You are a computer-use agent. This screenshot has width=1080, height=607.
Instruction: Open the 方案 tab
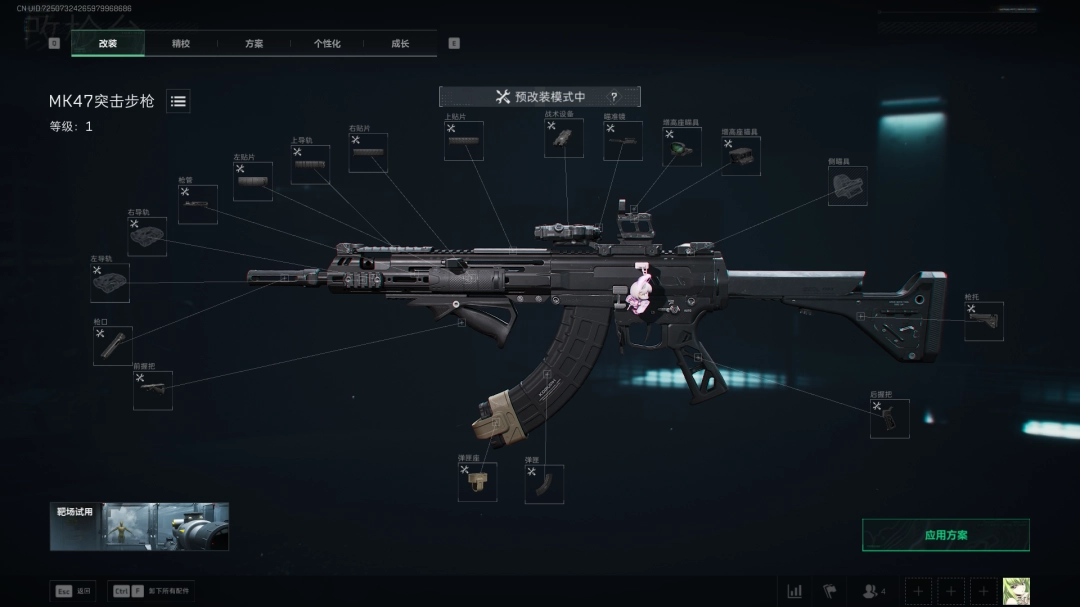pos(254,44)
